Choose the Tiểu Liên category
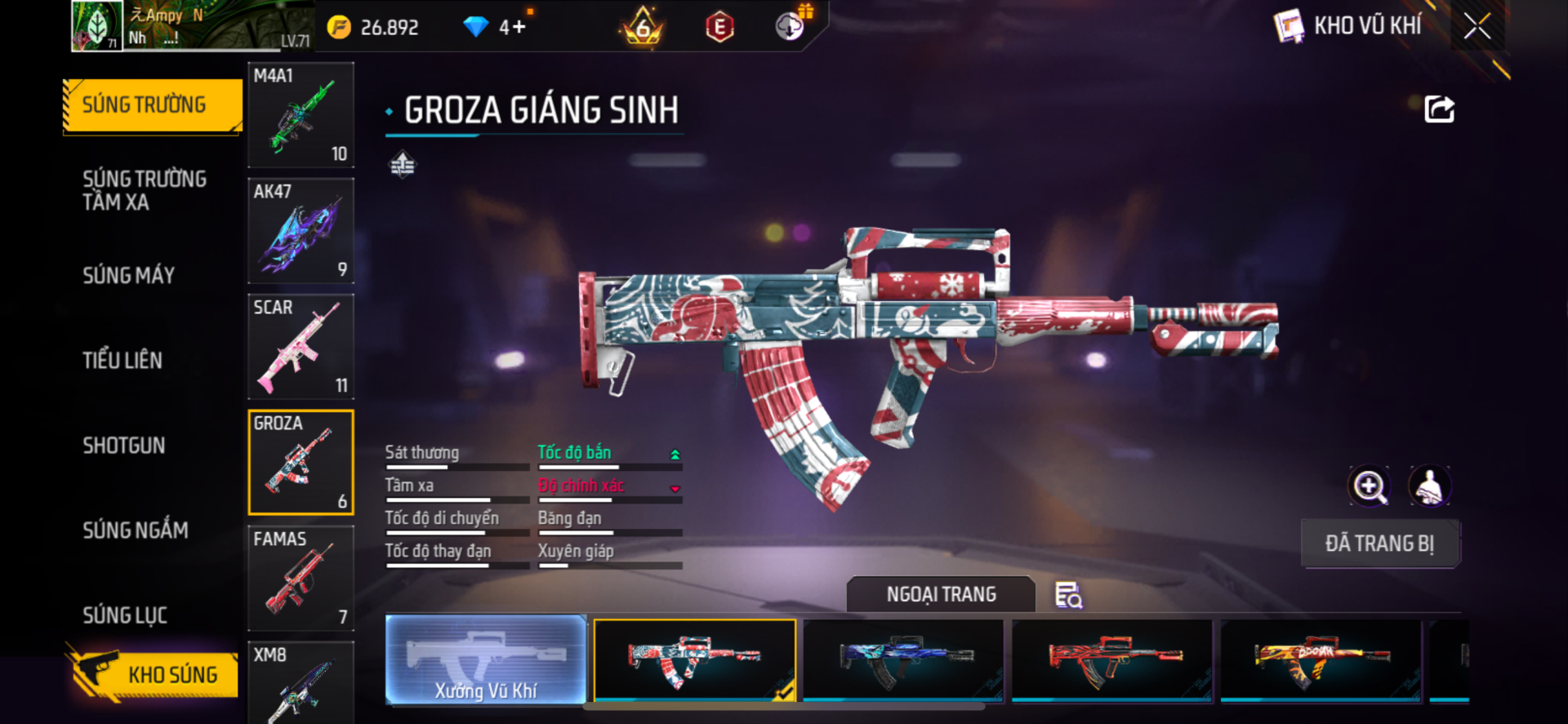This screenshot has width=1568, height=724. coord(122,360)
